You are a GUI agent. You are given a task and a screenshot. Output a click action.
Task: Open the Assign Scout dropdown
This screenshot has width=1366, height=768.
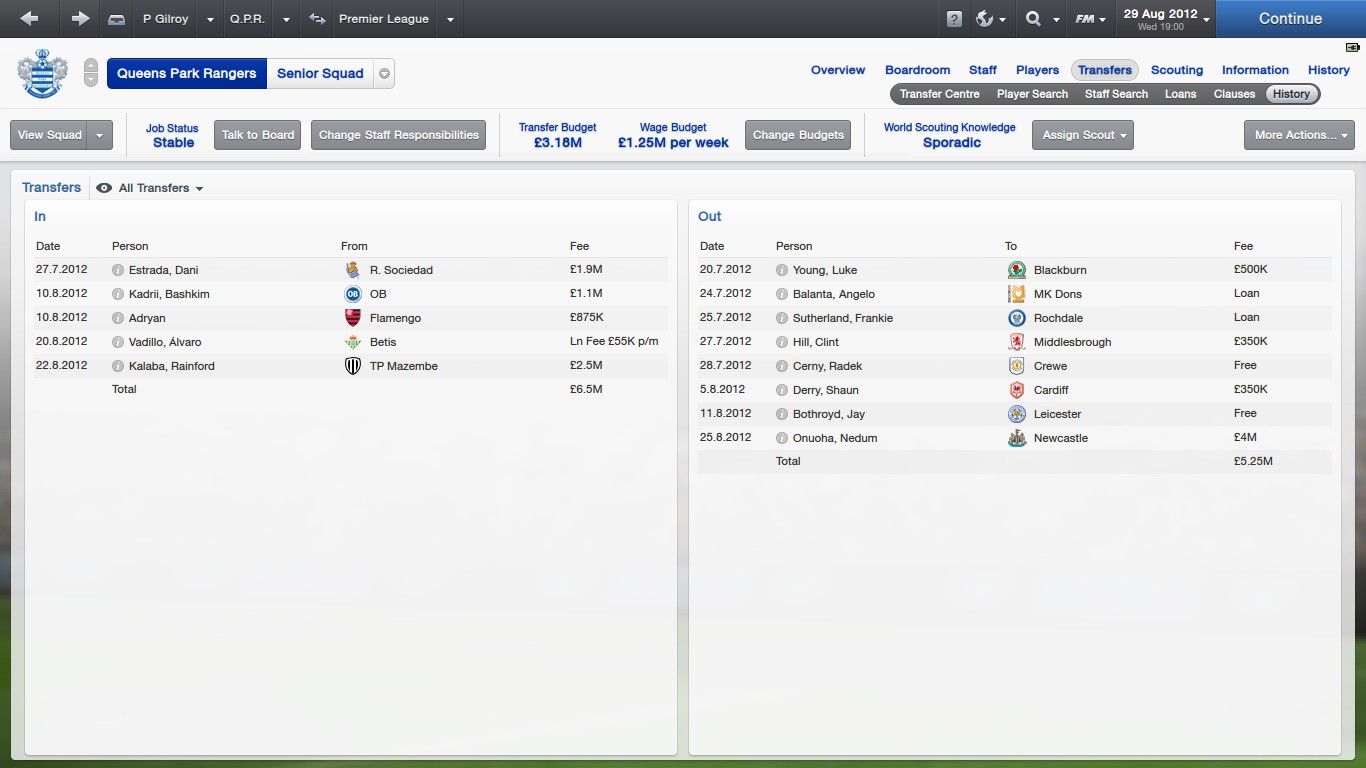click(1082, 135)
